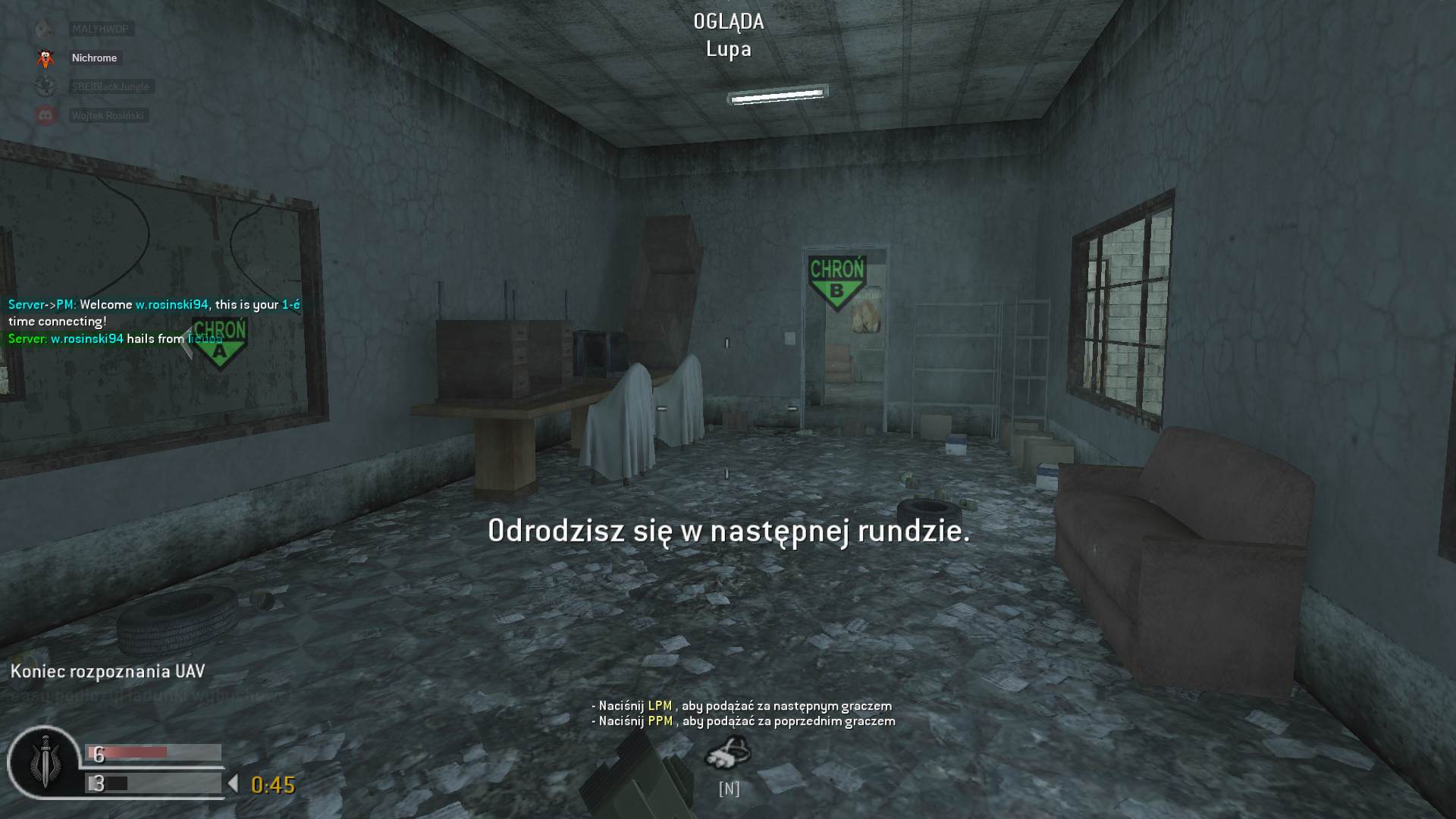Viewport: 1456px width, 819px height.
Task: Click the yellow PPM keybind label
Action: (x=659, y=720)
